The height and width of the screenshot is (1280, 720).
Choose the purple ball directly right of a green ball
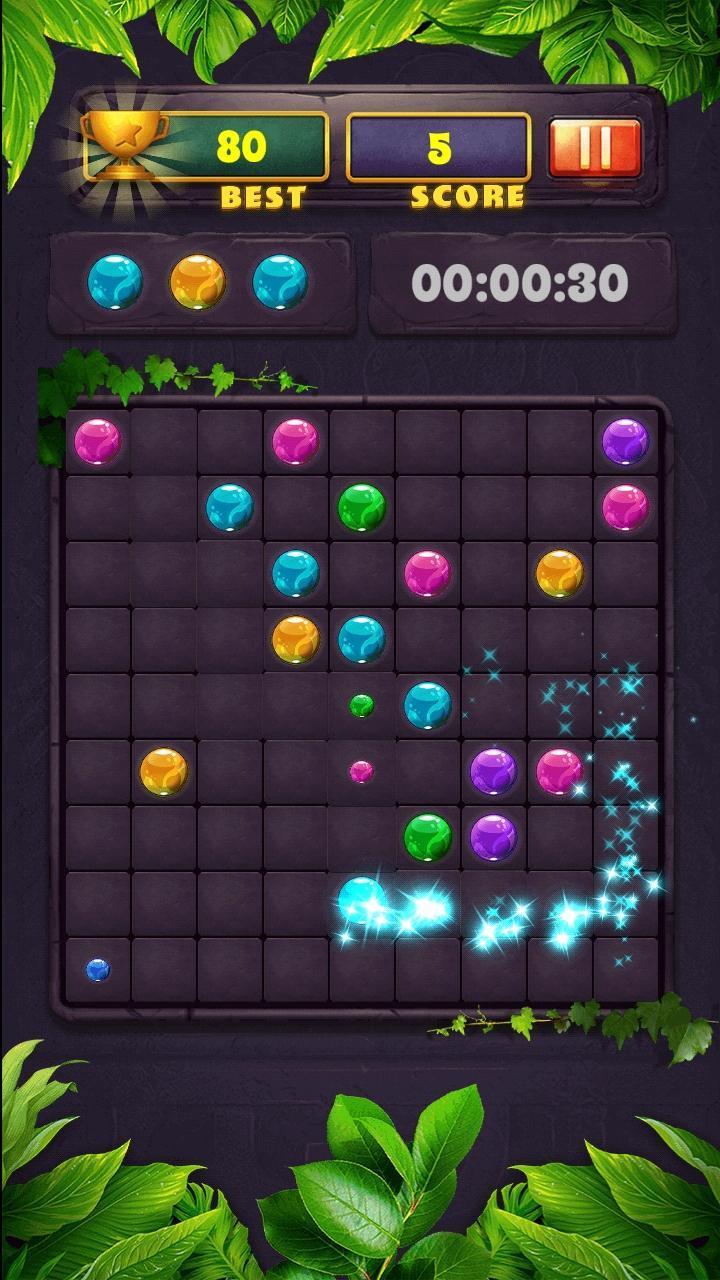coord(493,837)
